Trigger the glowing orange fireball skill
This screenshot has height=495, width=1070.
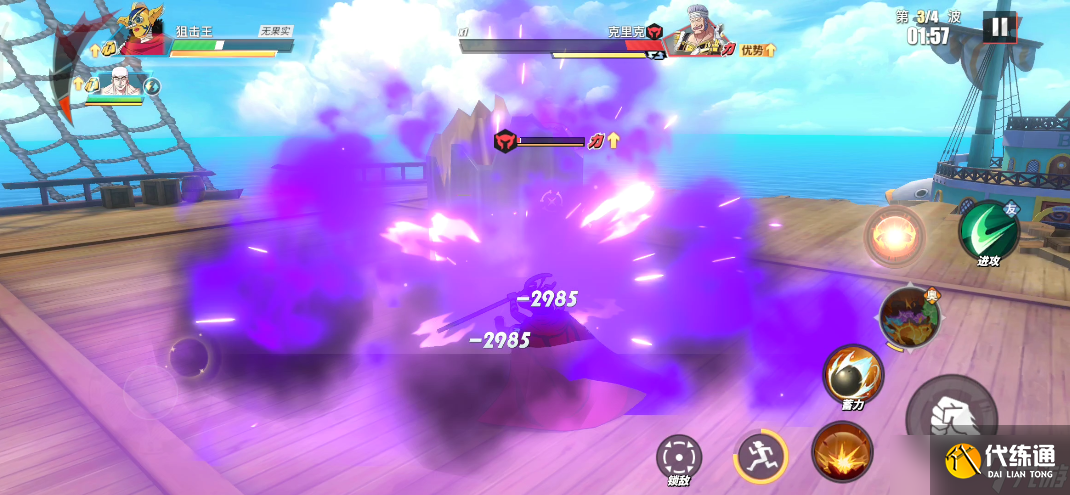(894, 236)
